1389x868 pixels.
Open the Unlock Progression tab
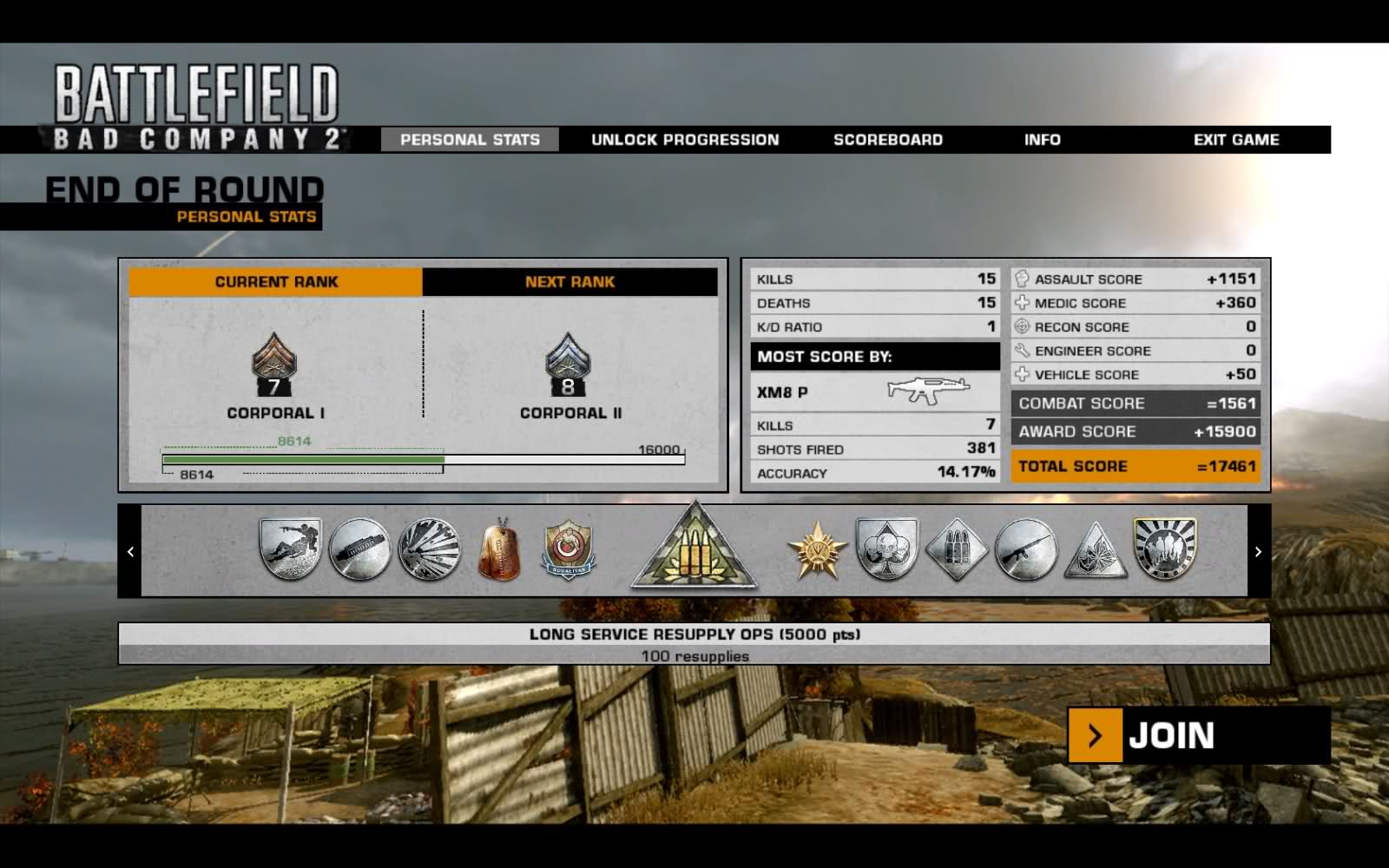[x=685, y=140]
